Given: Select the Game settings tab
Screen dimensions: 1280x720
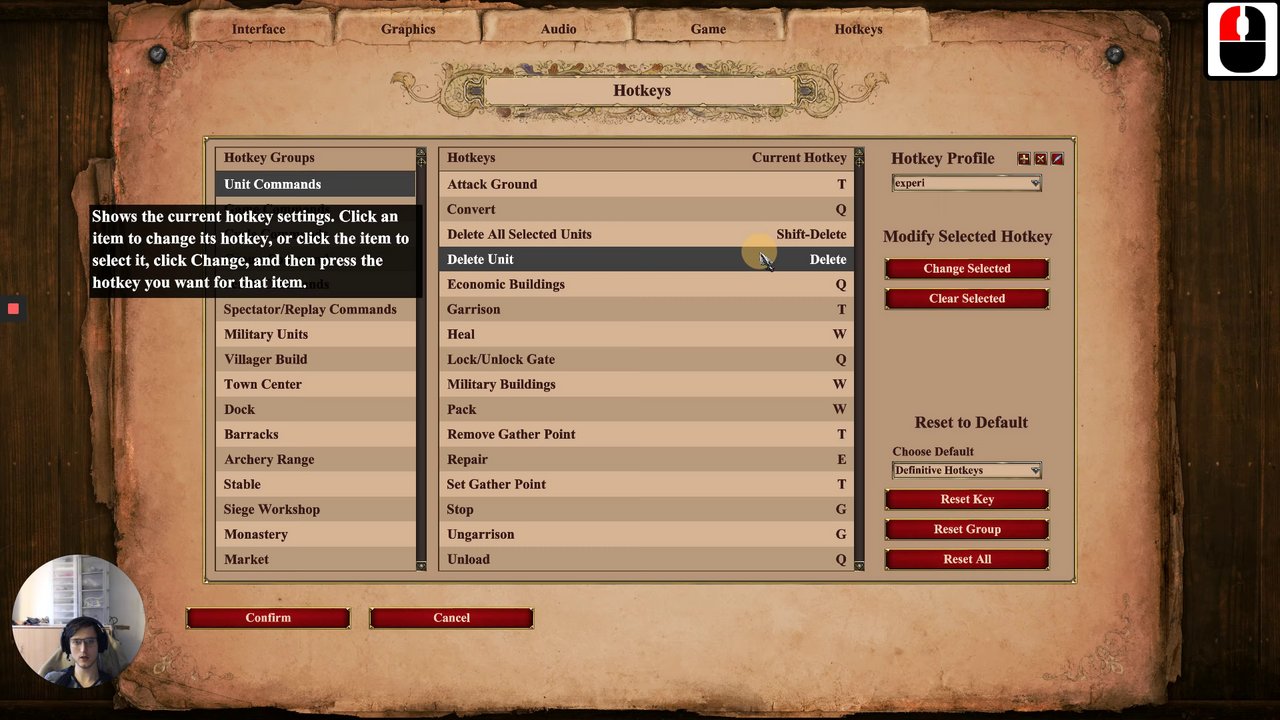Looking at the screenshot, I should click(708, 29).
